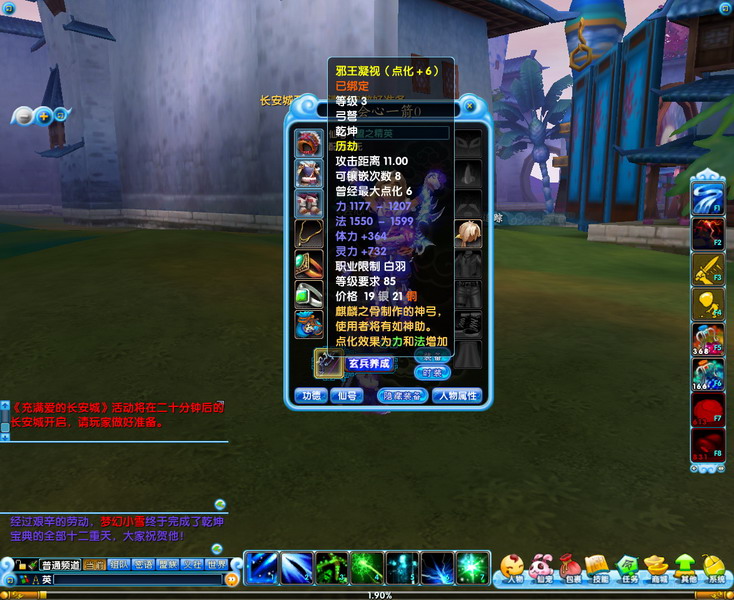
Task: Click the 仙号 title button
Action: pyautogui.click(x=349, y=395)
